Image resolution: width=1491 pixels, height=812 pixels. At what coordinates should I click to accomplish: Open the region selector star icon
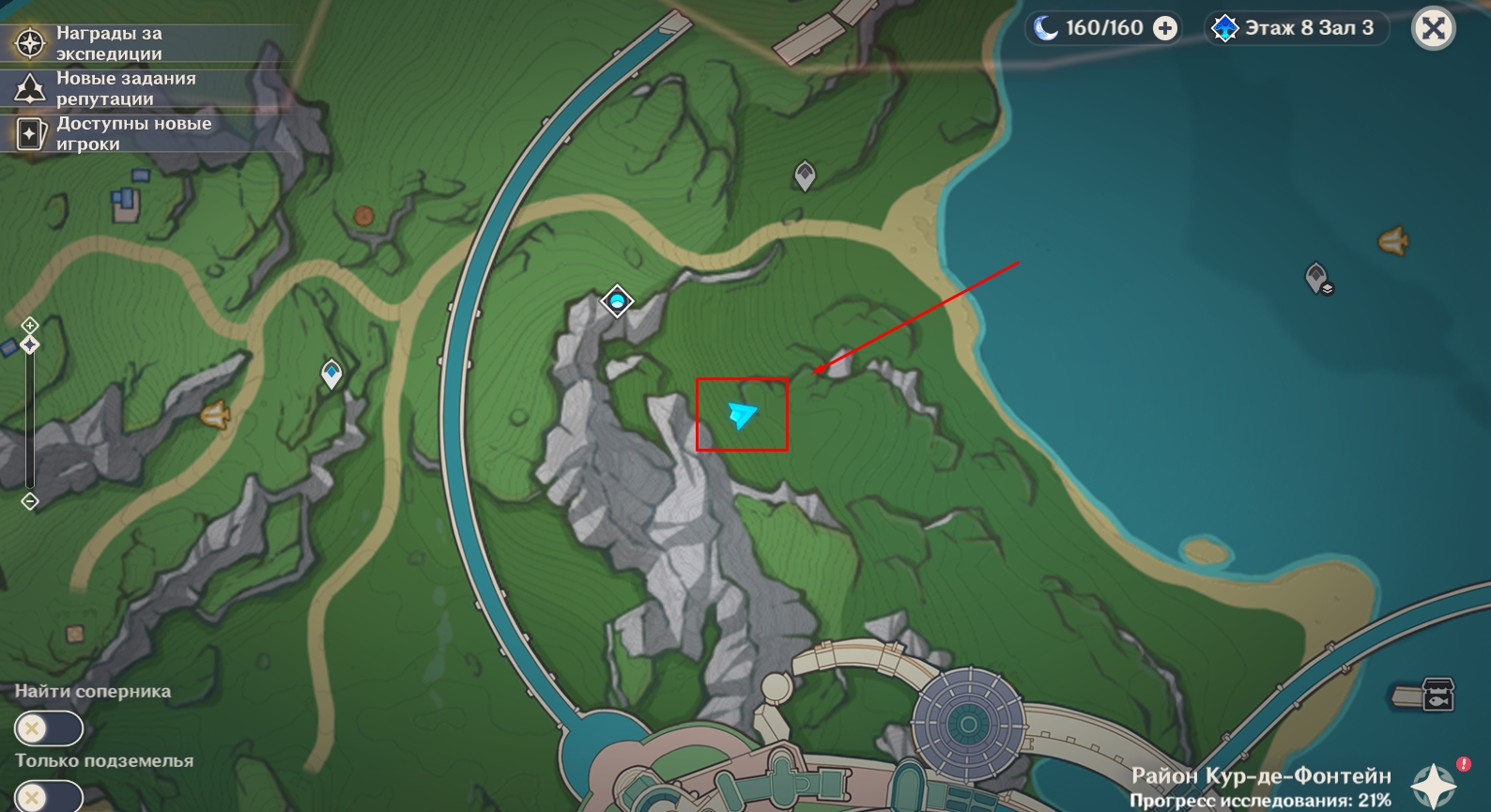[1434, 785]
